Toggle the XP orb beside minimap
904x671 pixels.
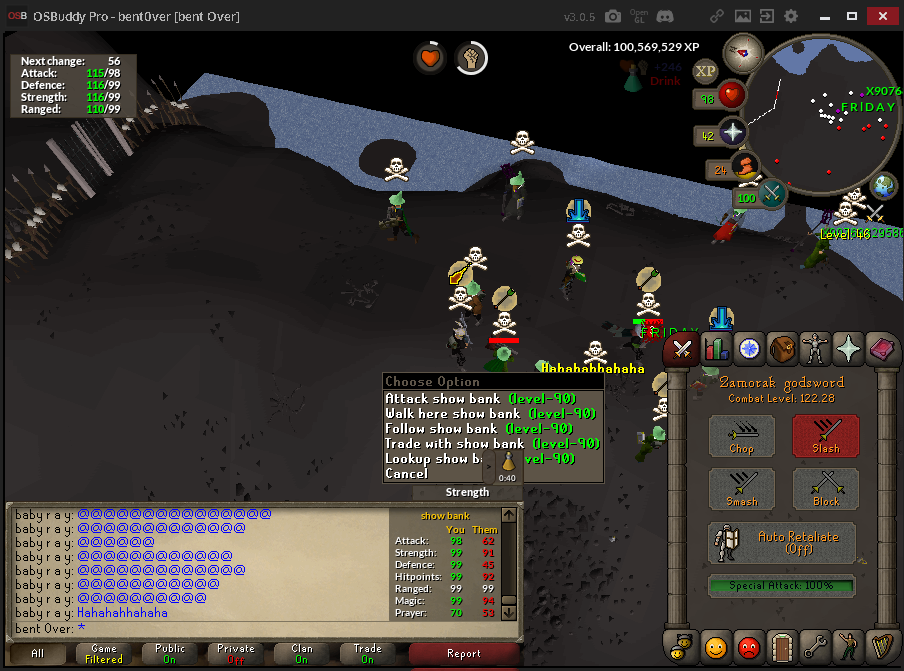click(706, 71)
